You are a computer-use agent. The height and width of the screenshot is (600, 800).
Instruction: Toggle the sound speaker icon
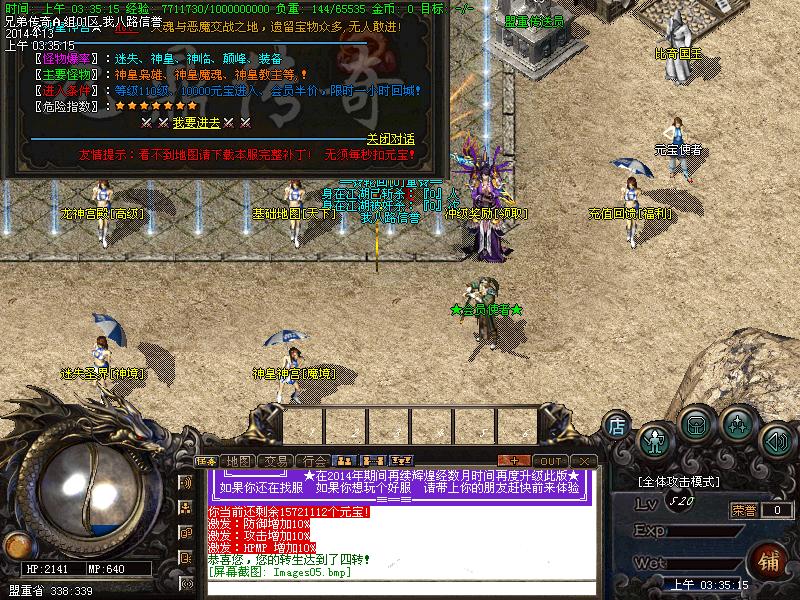point(776,438)
